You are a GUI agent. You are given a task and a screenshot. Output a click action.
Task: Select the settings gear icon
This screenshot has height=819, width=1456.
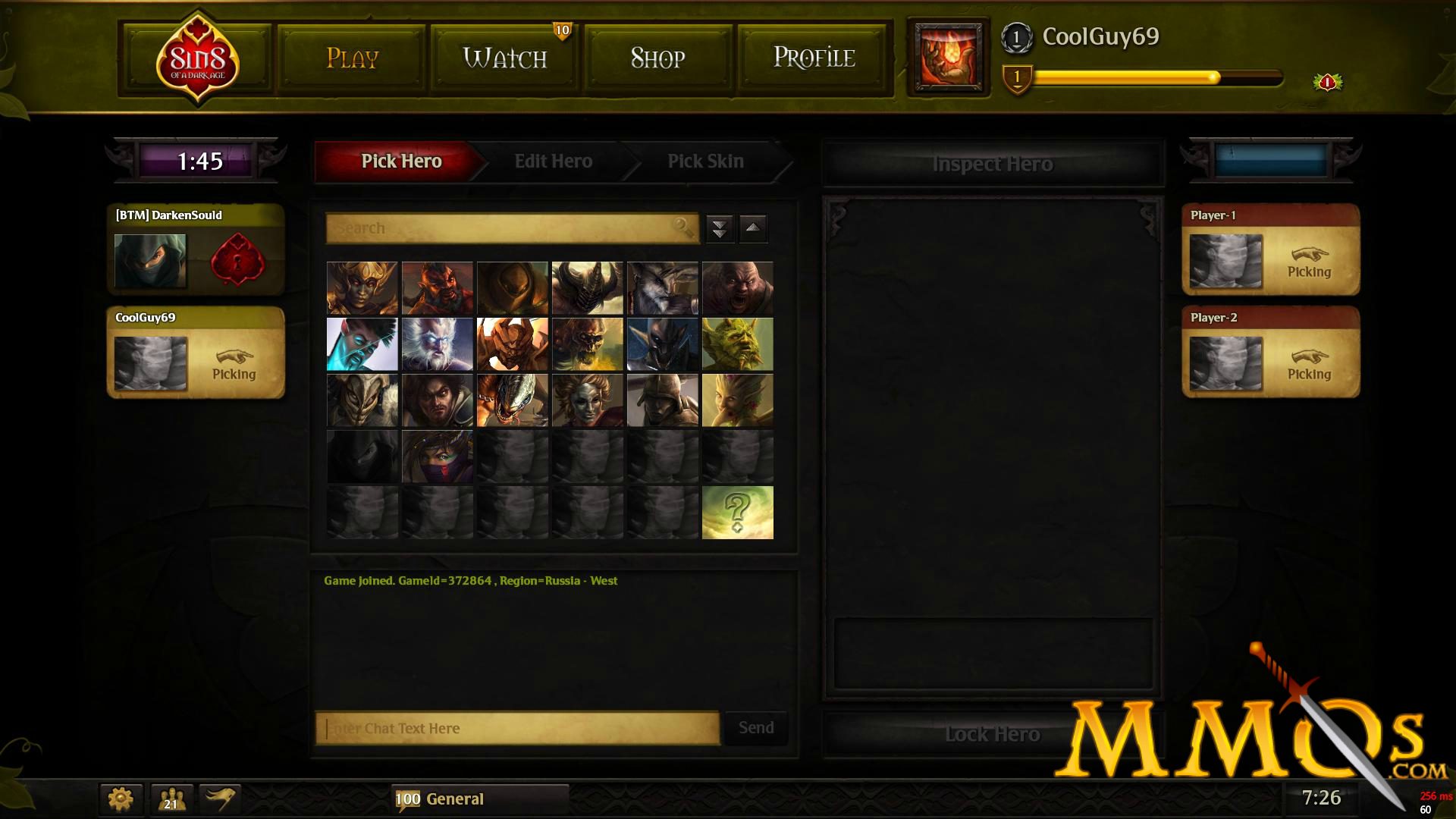[x=120, y=799]
